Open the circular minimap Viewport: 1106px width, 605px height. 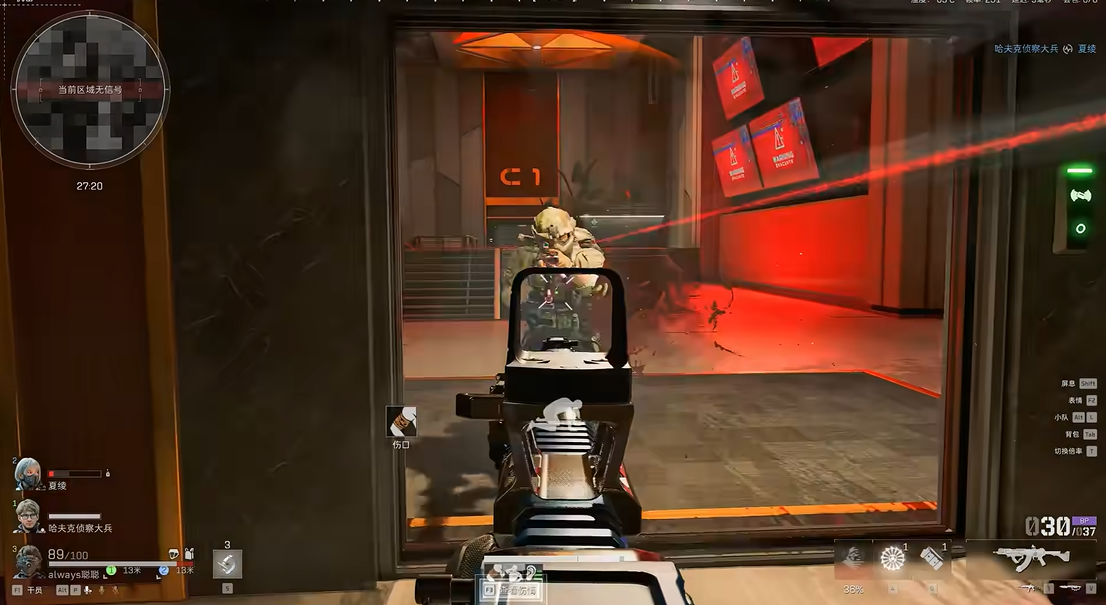90,90
